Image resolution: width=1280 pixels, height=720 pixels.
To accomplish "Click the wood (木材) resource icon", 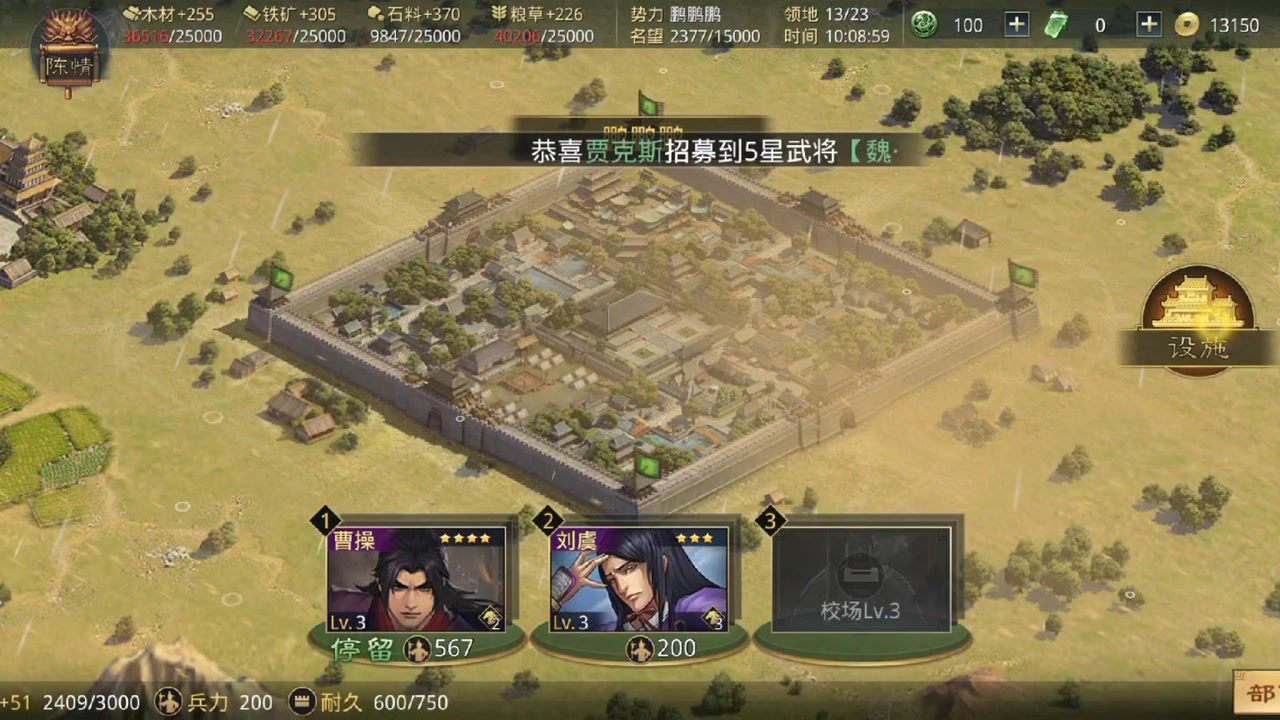I will 128,14.
